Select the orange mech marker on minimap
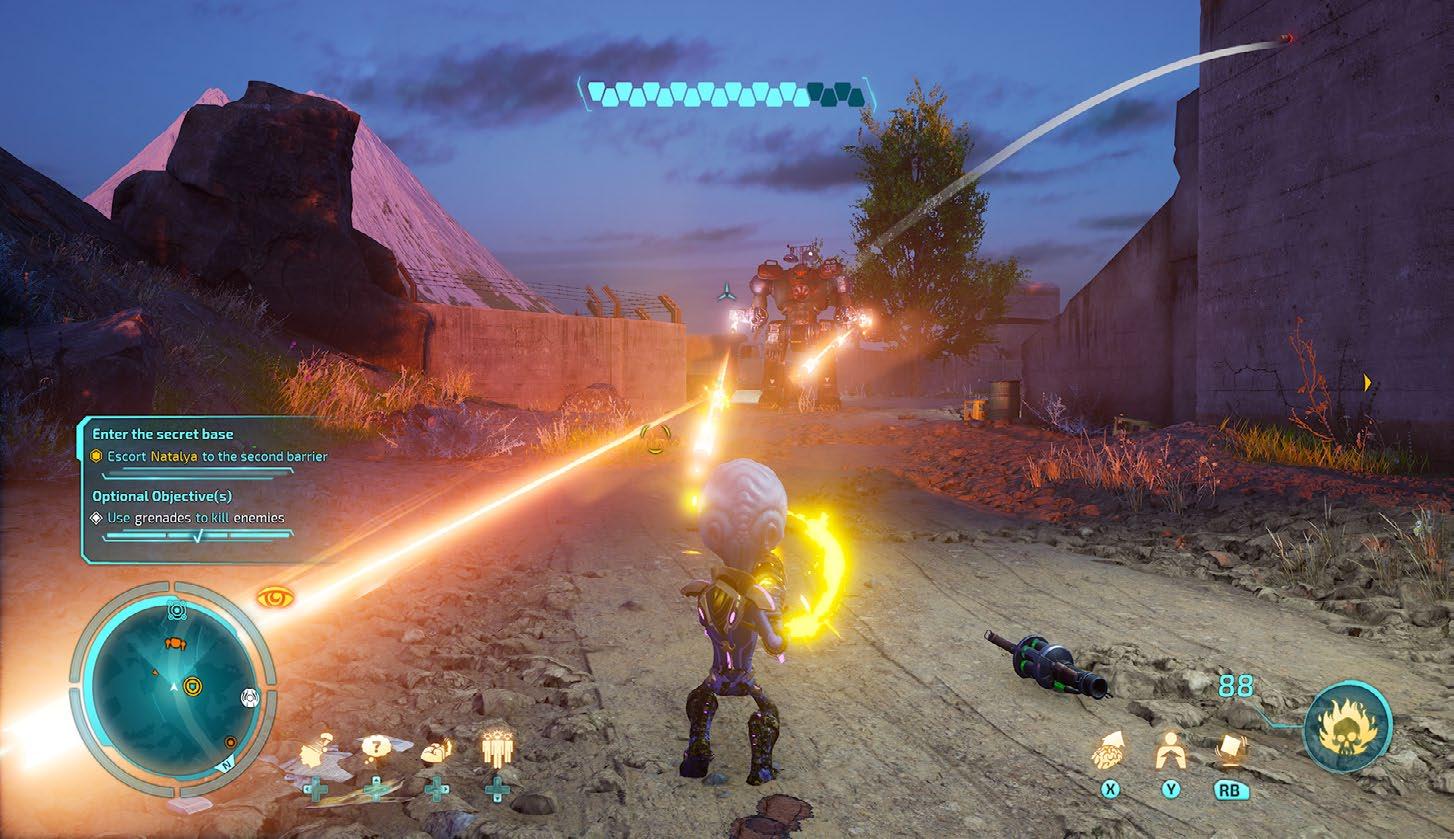Image resolution: width=1454 pixels, height=839 pixels. click(174, 643)
